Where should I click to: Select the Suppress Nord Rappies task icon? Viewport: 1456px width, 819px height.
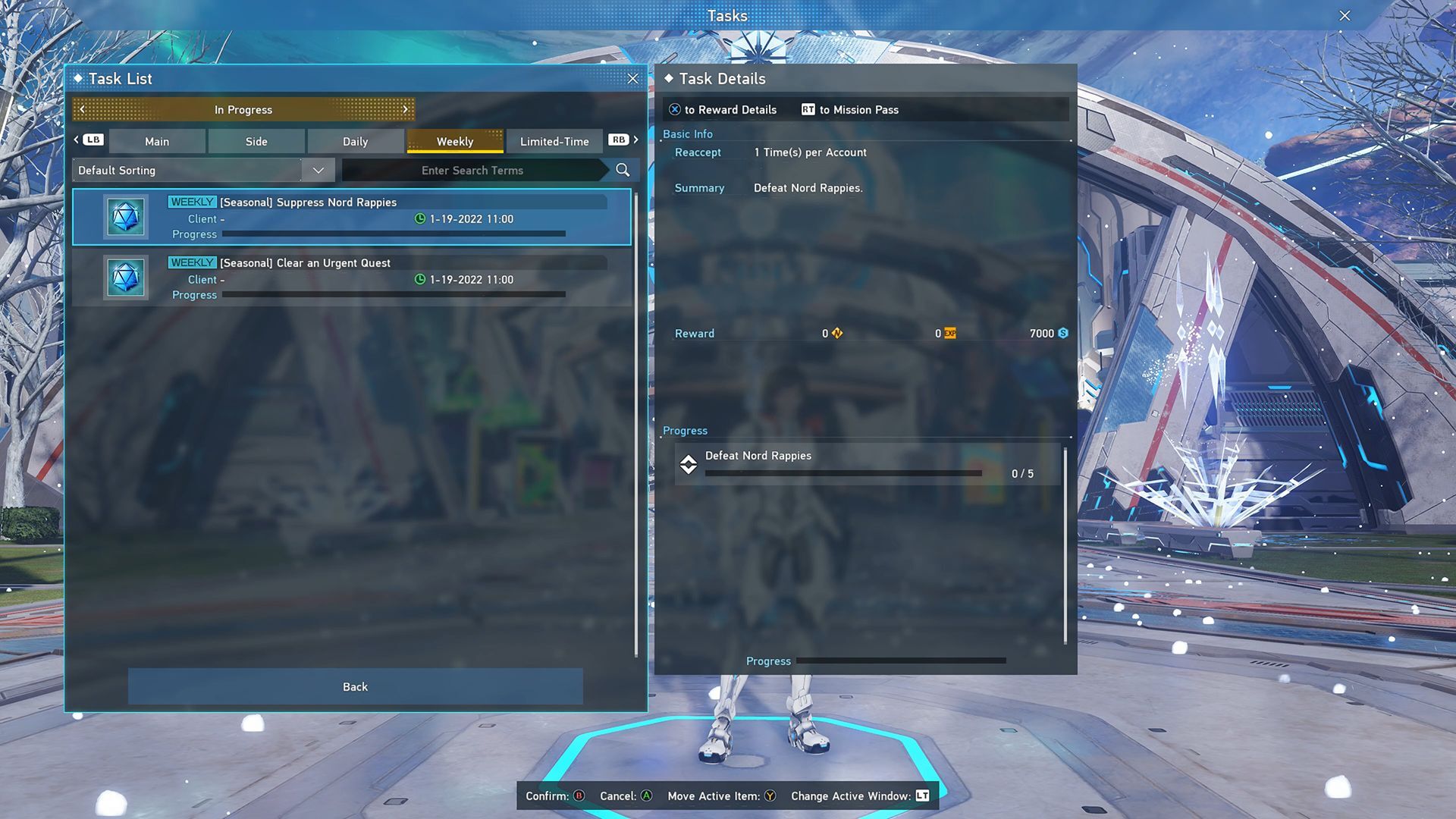point(125,217)
